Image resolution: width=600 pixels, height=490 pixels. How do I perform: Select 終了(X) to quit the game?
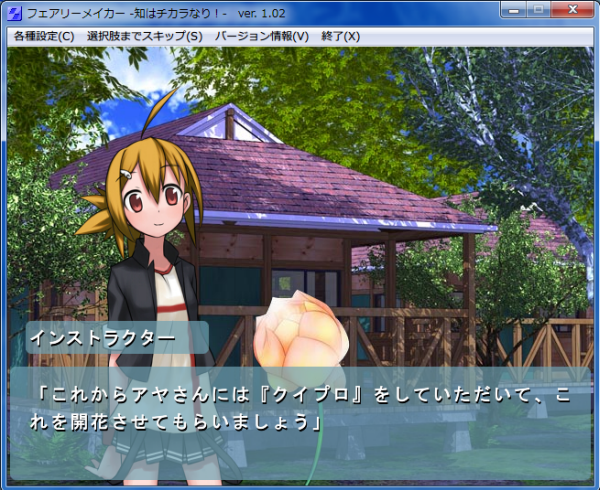pos(340,36)
